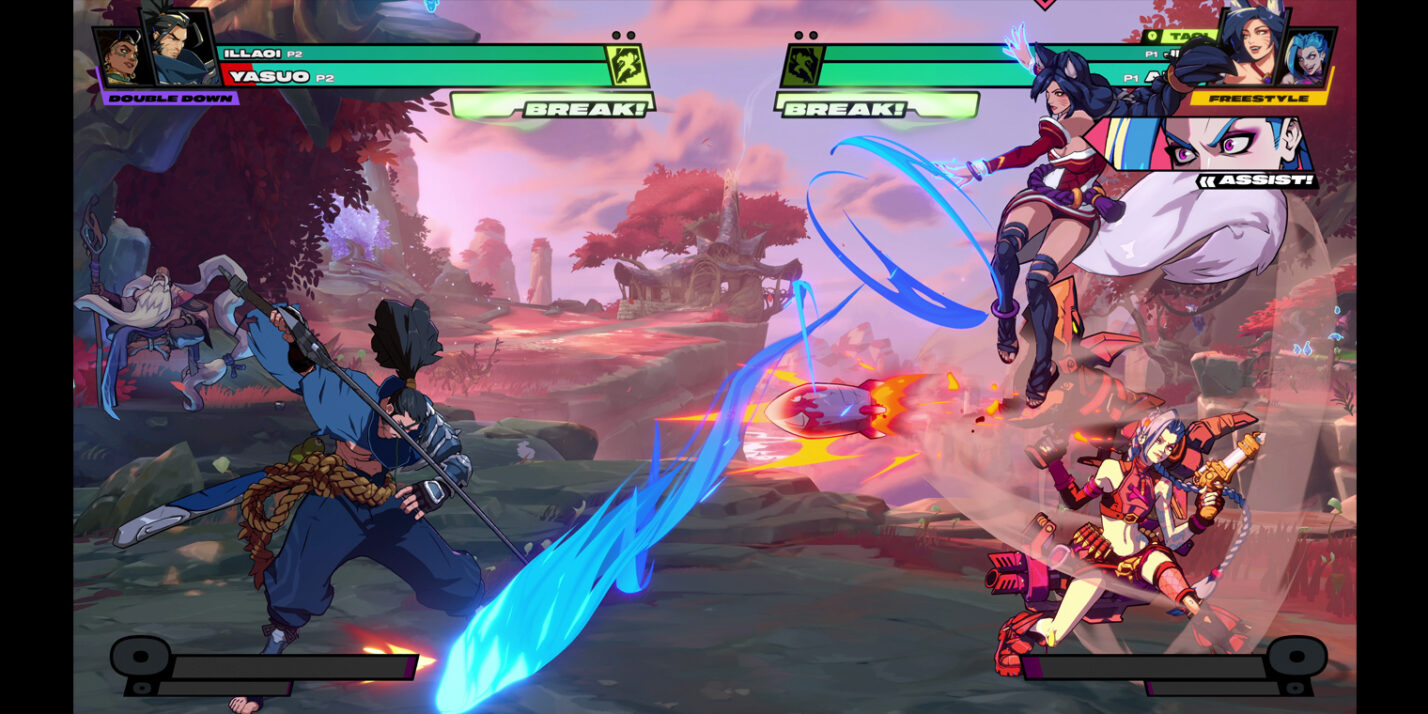Screen dimensions: 1428x714
Task: Click the yellow-green fuse icon beside Illaoi's bar
Action: (x=624, y=66)
